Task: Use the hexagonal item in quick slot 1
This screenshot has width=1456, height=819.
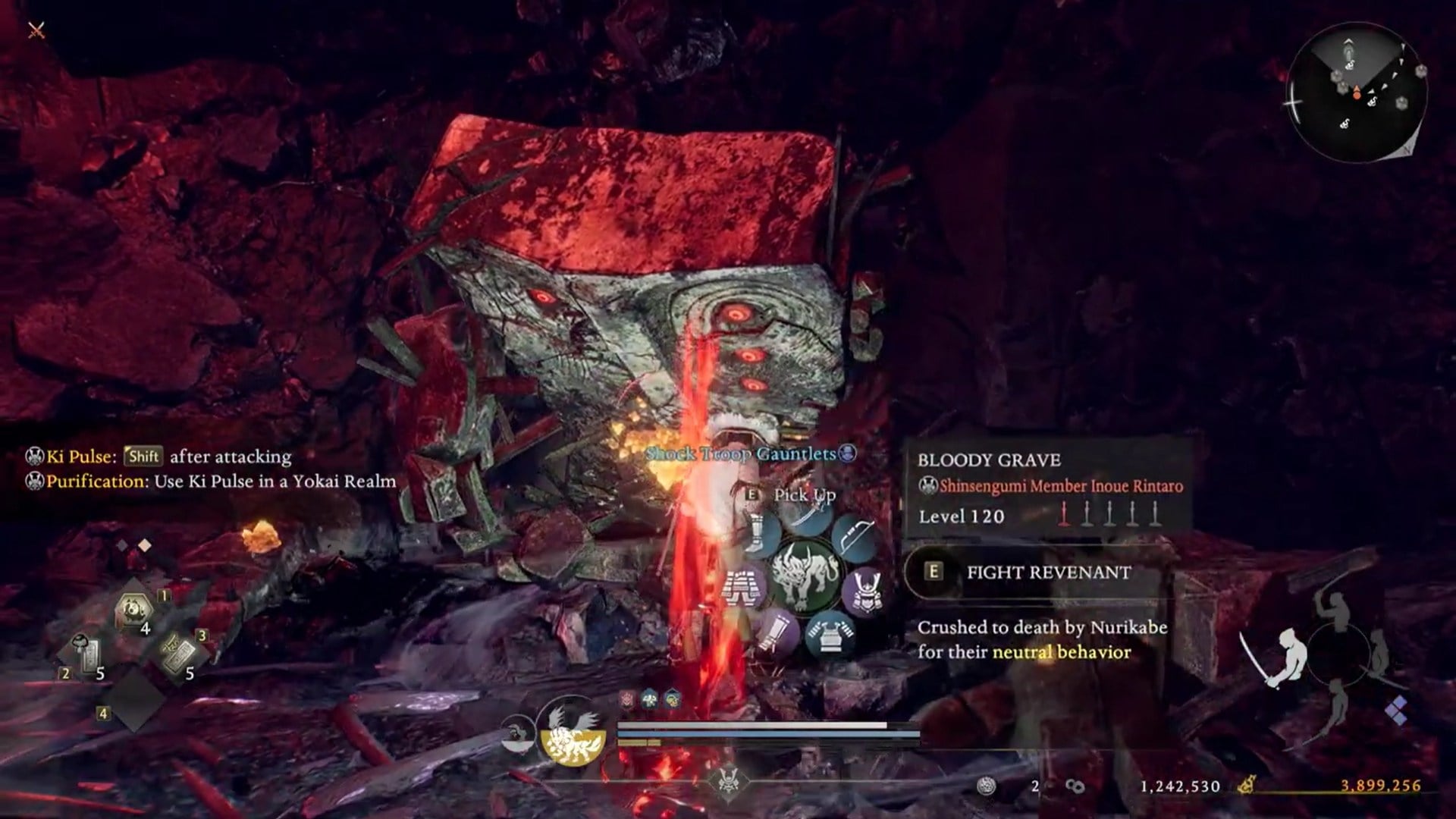Action: (x=134, y=611)
